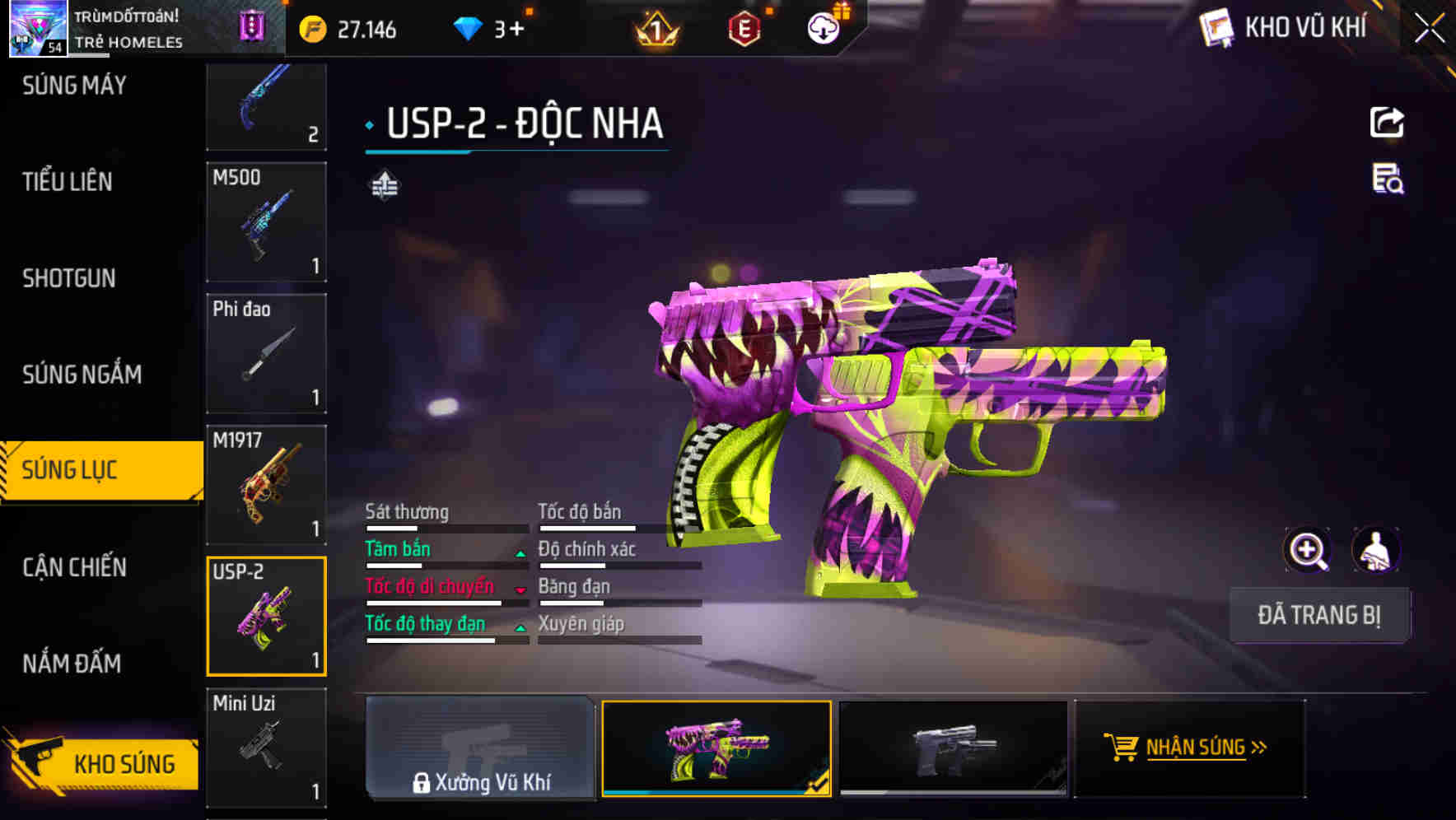Click the diamond currency icon
Screen dimensions: 1456x820
pyautogui.click(x=468, y=27)
